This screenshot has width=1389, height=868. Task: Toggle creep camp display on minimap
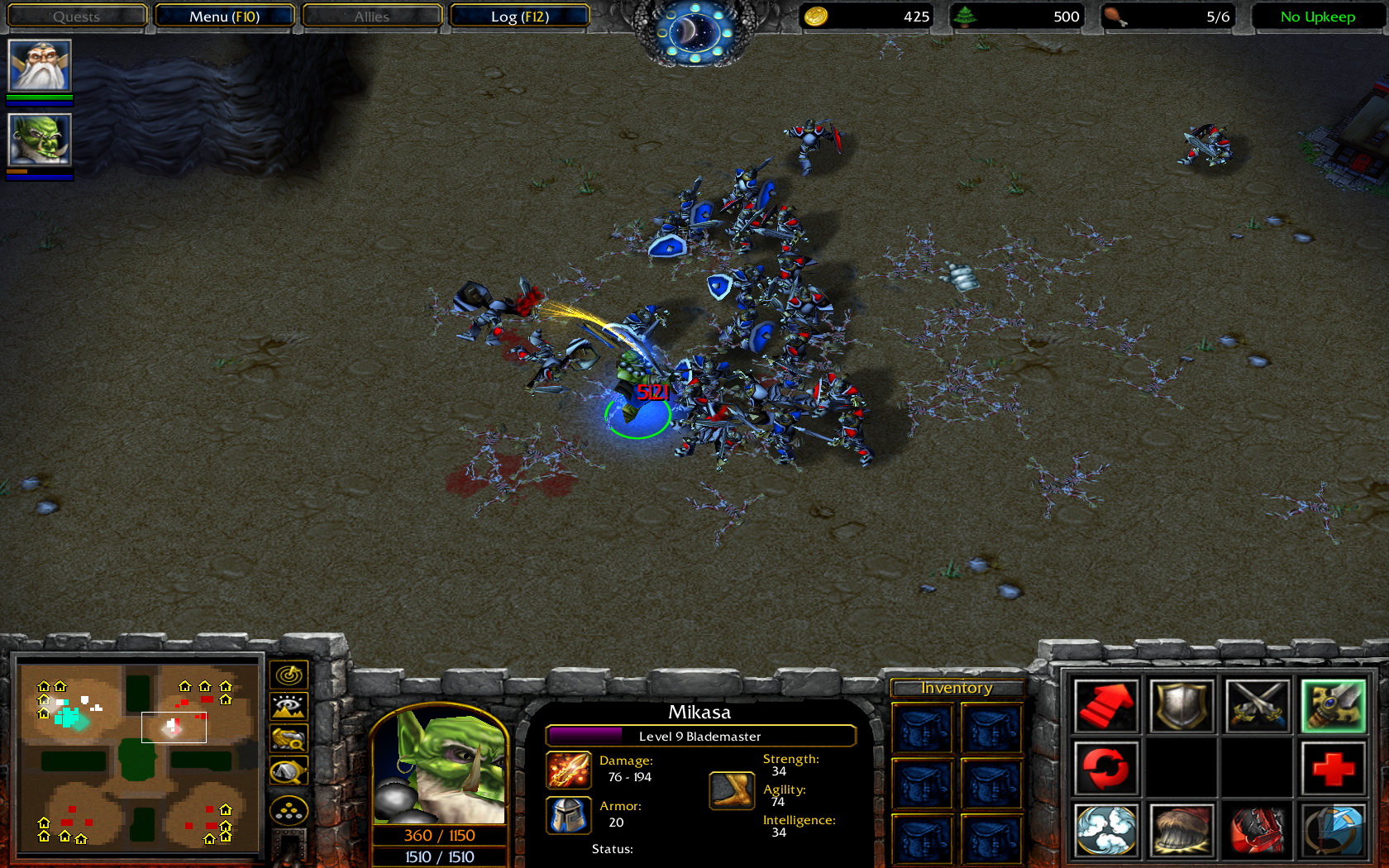click(x=289, y=772)
